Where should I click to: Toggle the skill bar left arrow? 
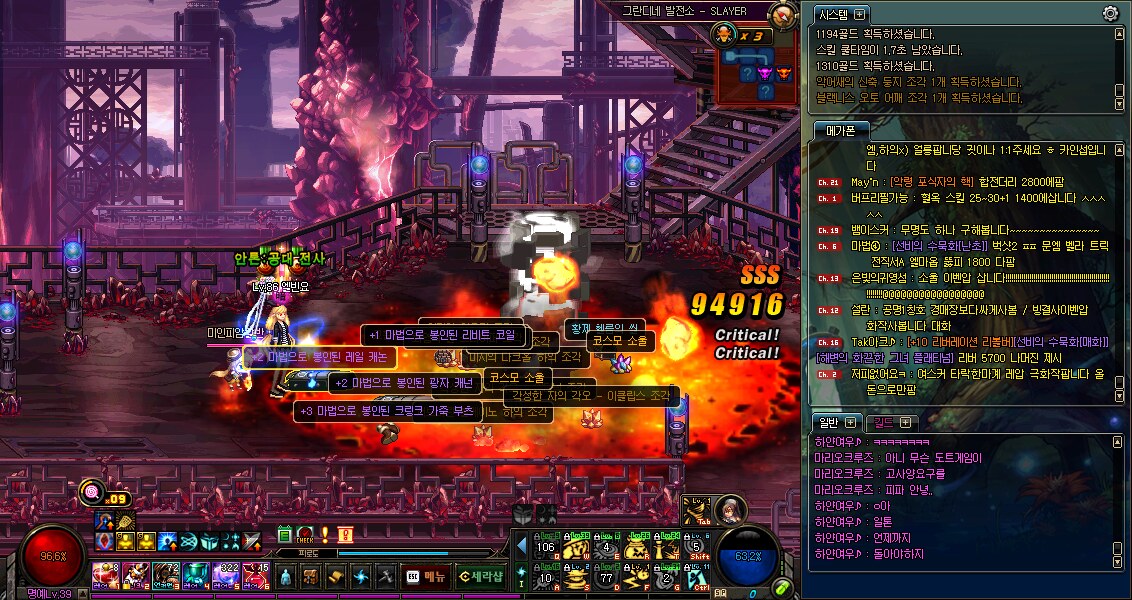[521, 546]
